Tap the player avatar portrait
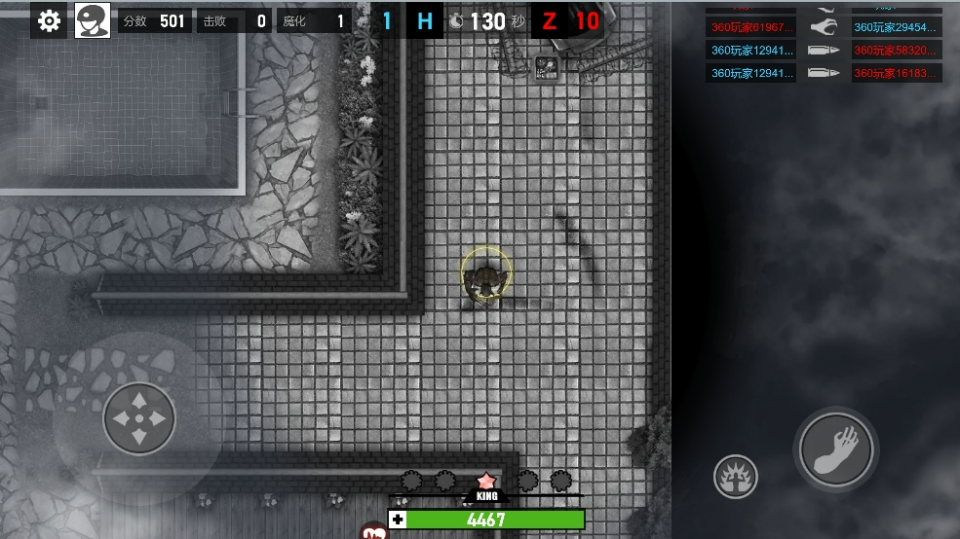 (x=92, y=20)
